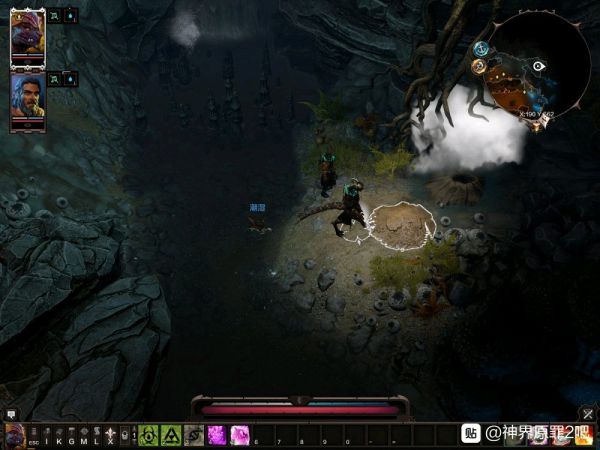The image size is (600, 450).
Task: Activate the dark swirl skill in hotbar
Action: [x=193, y=435]
